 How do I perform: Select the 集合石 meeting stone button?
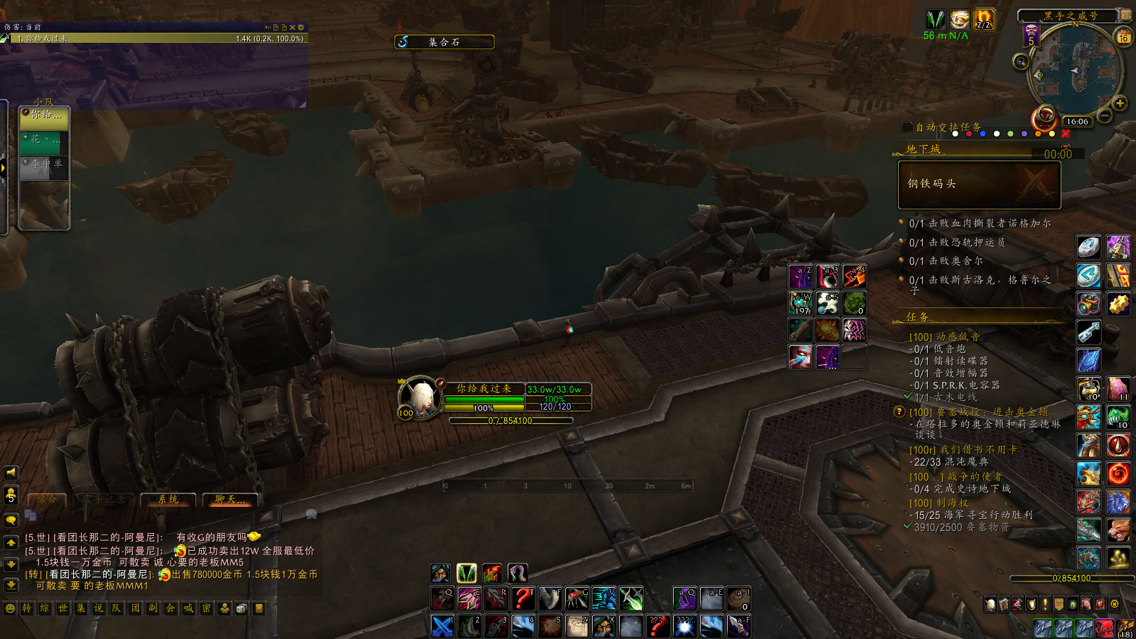tap(444, 42)
